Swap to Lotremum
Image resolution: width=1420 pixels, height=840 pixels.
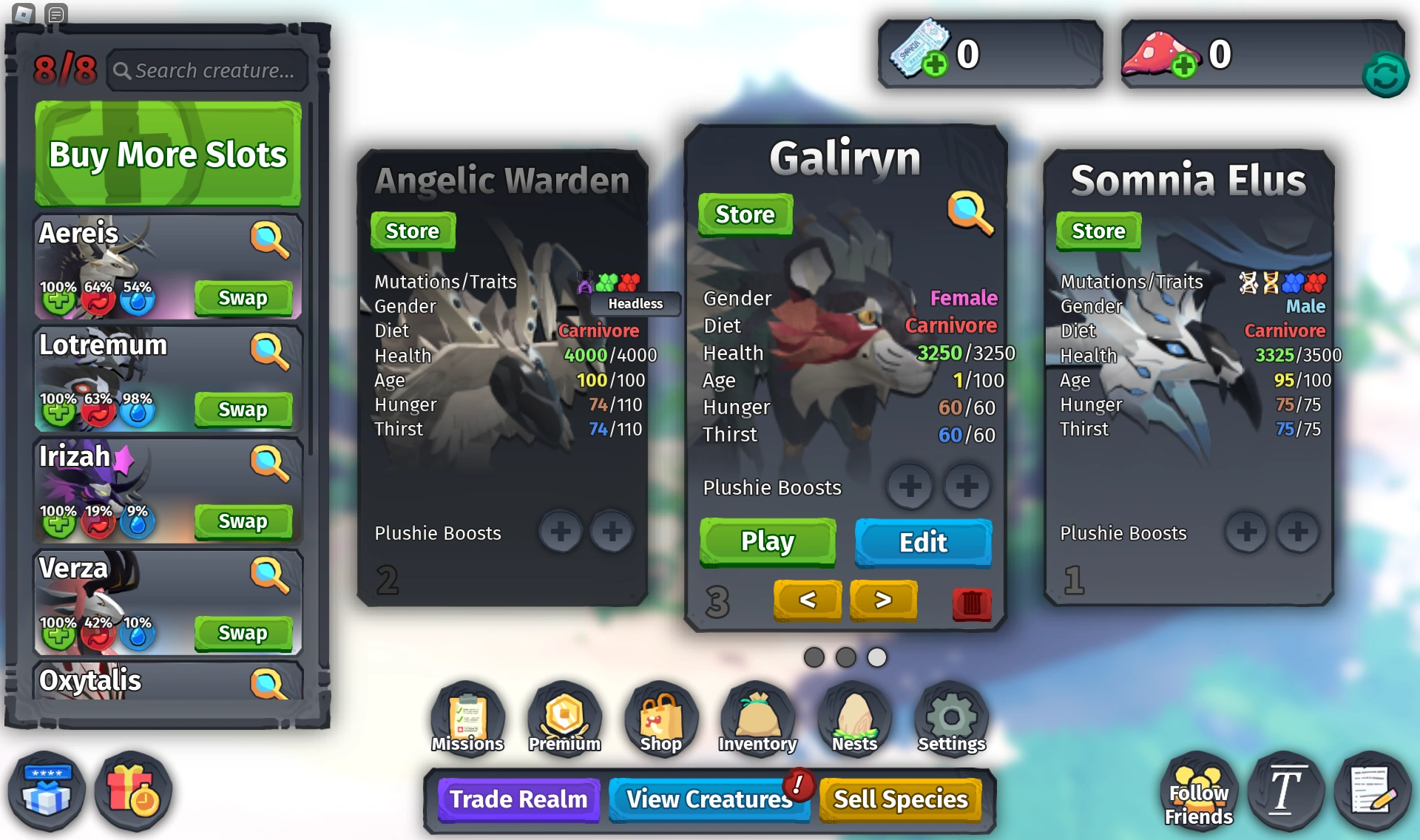coord(244,410)
